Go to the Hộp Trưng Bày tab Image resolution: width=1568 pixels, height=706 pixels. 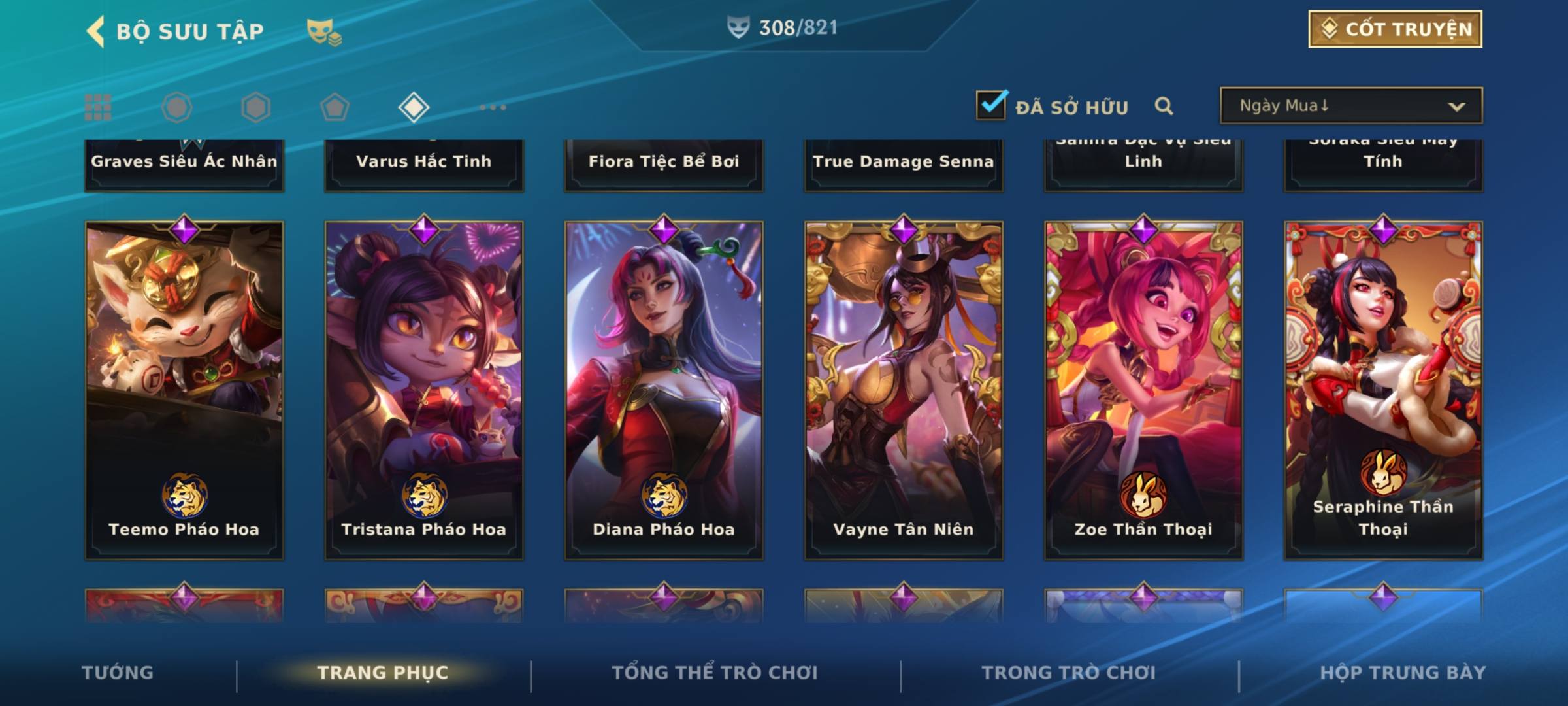pyautogui.click(x=1403, y=673)
